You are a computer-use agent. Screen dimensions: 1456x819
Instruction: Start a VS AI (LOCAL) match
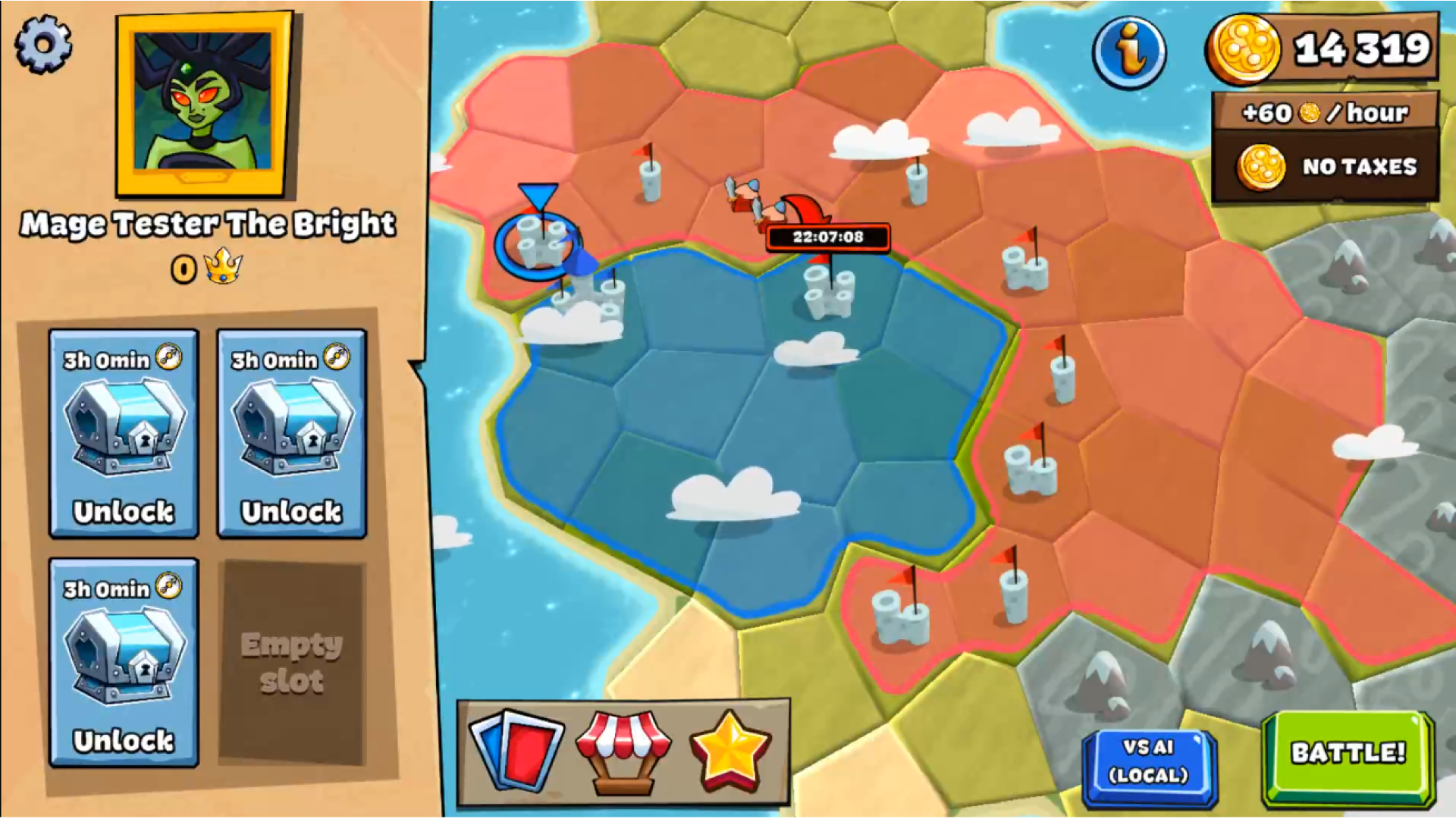1150,764
